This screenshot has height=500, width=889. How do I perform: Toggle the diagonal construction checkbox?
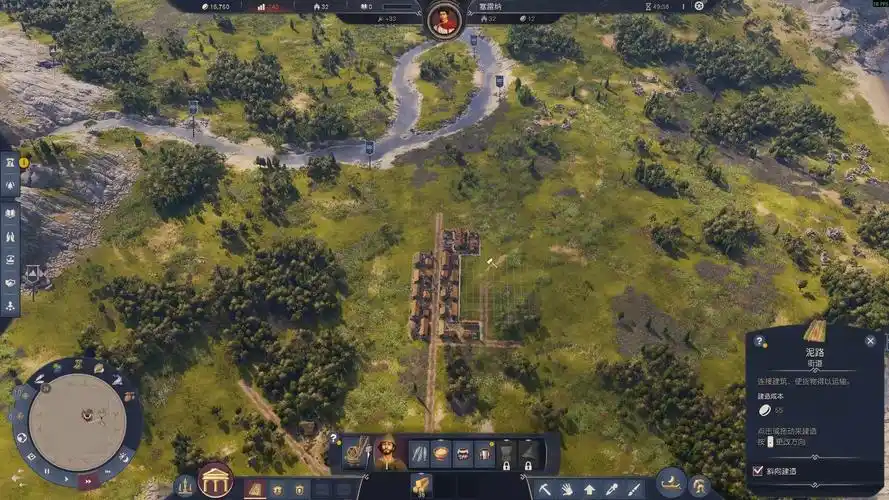coord(757,470)
